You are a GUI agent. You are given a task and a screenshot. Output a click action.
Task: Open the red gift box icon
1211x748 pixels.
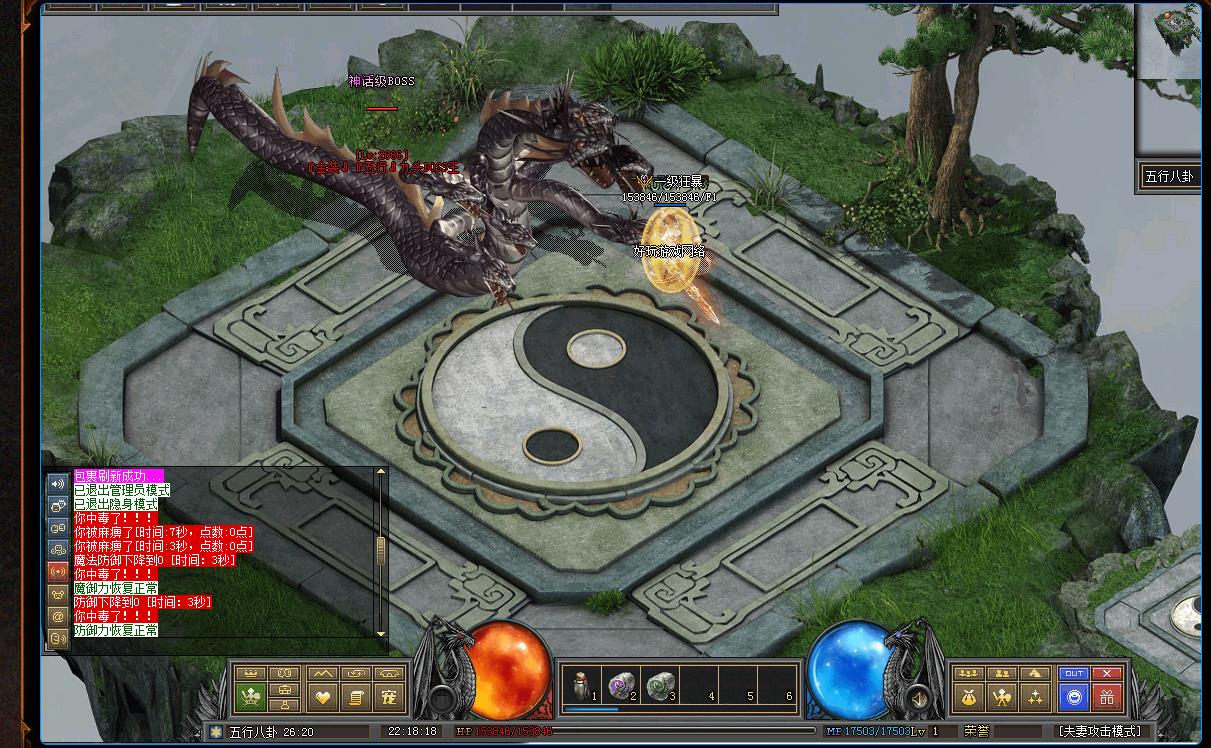pos(1106,696)
